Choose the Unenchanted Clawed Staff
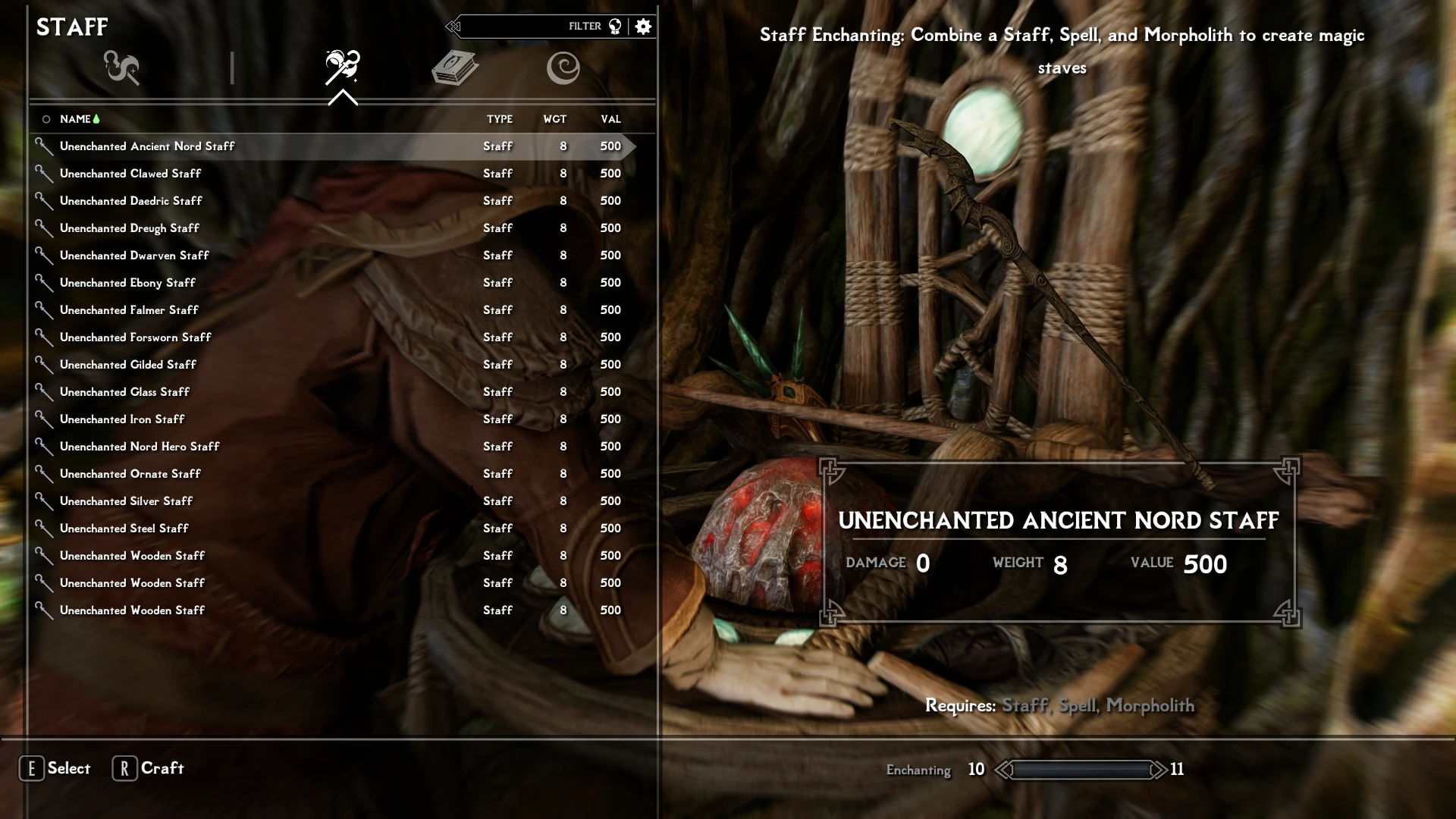Image resolution: width=1456 pixels, height=819 pixels. 130,174
